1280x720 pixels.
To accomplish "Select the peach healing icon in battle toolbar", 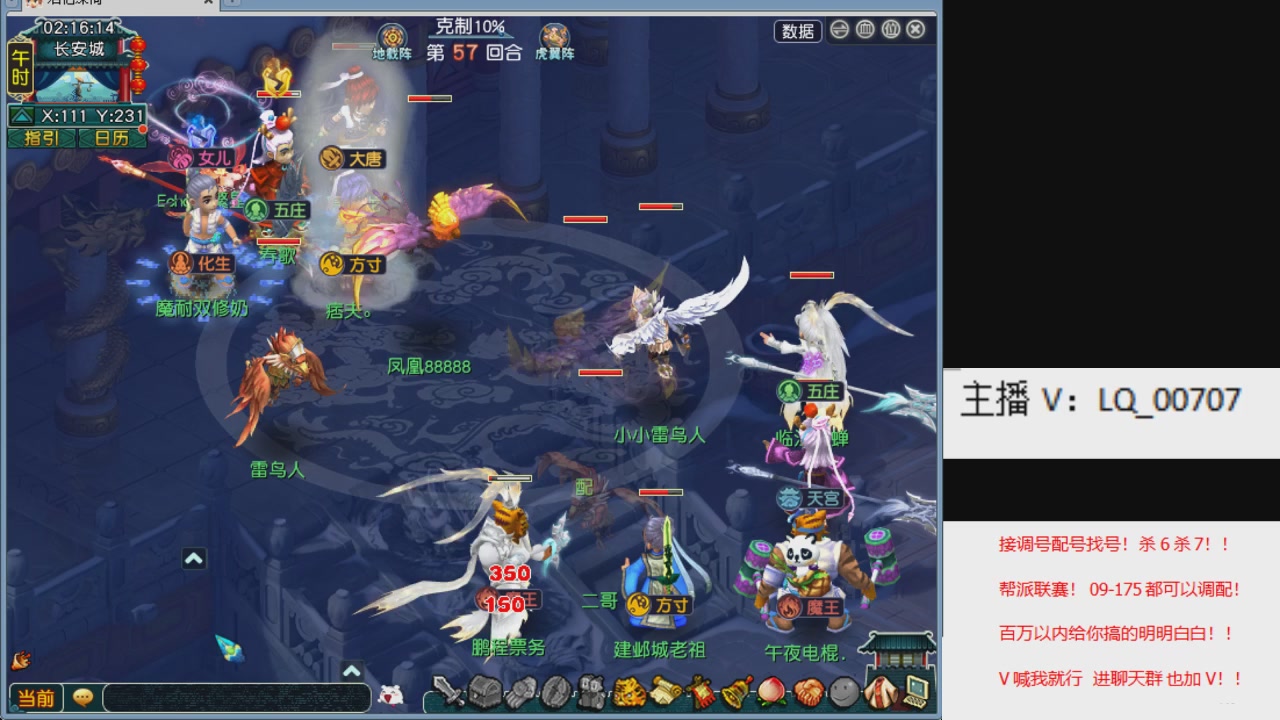I will (x=770, y=693).
